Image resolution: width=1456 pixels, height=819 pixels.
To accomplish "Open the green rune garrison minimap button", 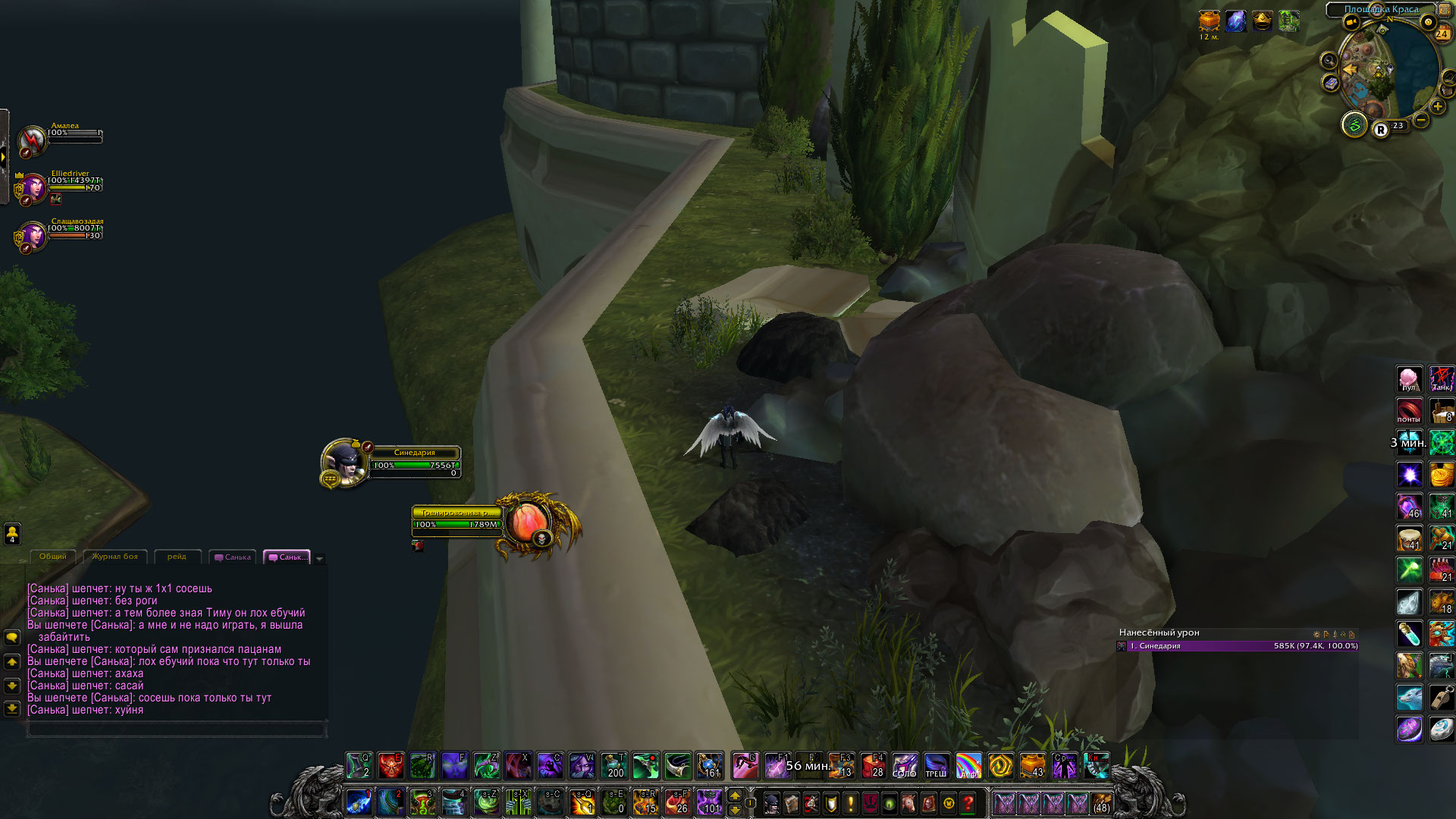I will (x=1354, y=124).
